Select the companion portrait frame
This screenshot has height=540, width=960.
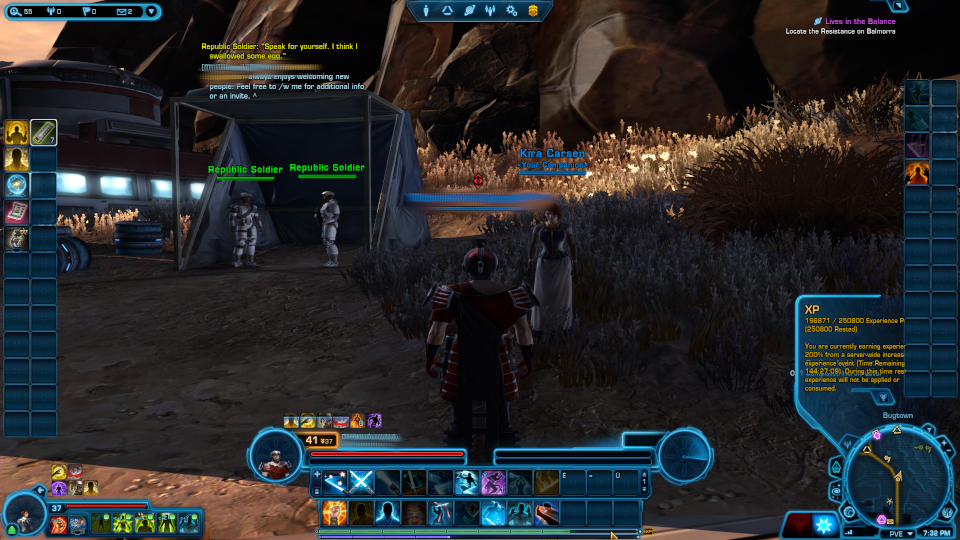(x=26, y=516)
